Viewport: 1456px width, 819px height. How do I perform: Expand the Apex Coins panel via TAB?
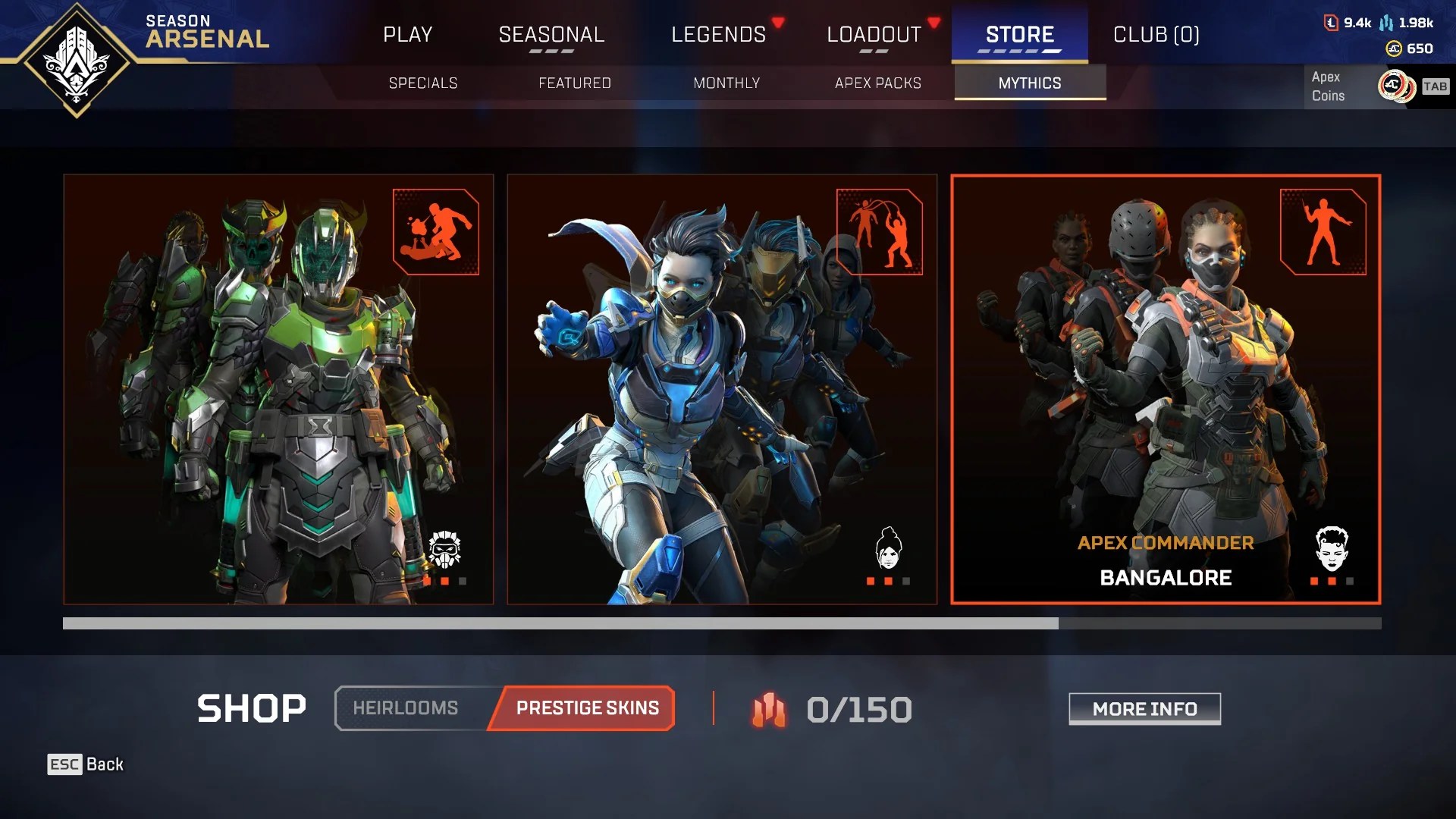(x=1435, y=86)
